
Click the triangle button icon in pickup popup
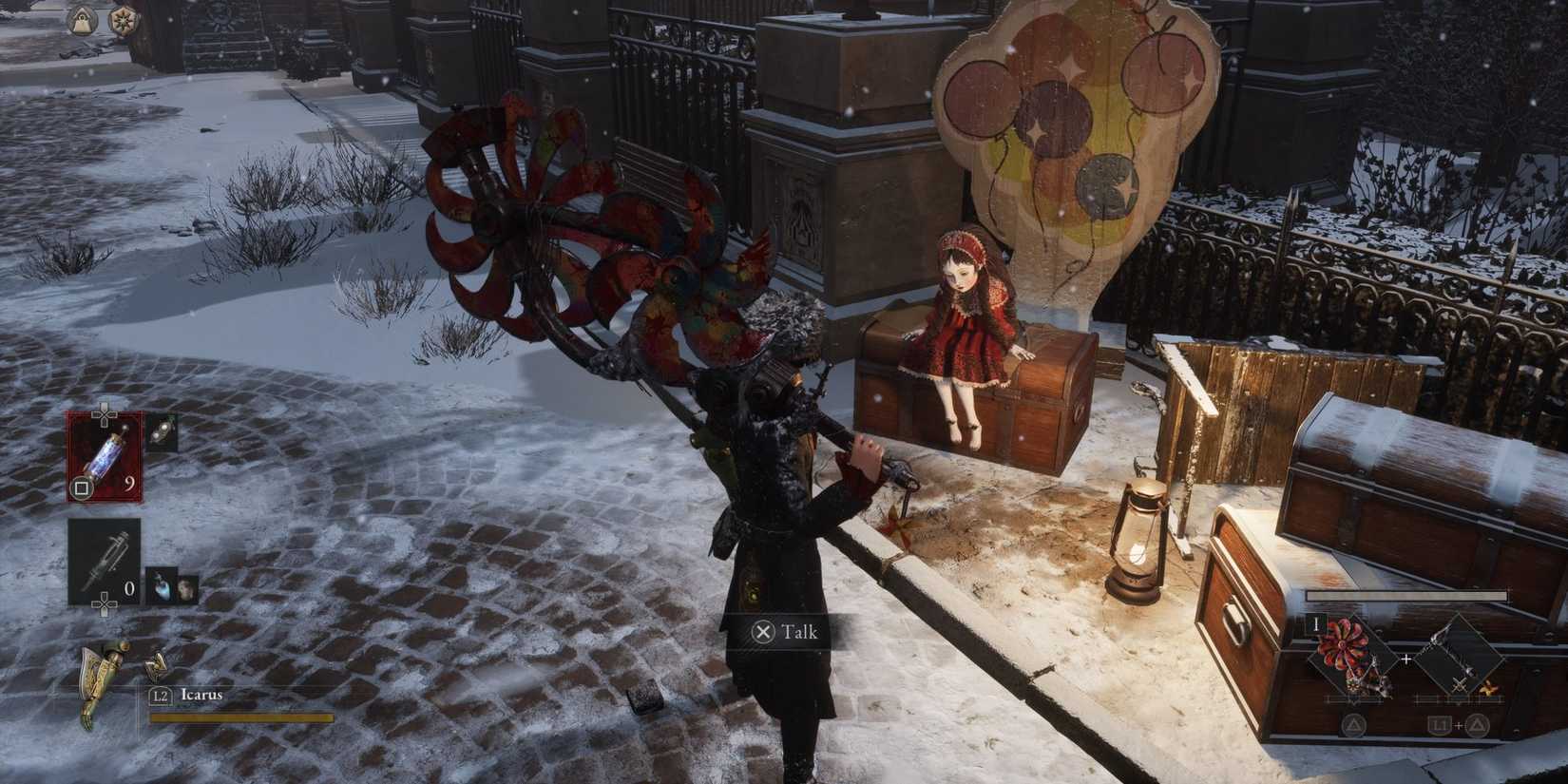click(x=1352, y=724)
